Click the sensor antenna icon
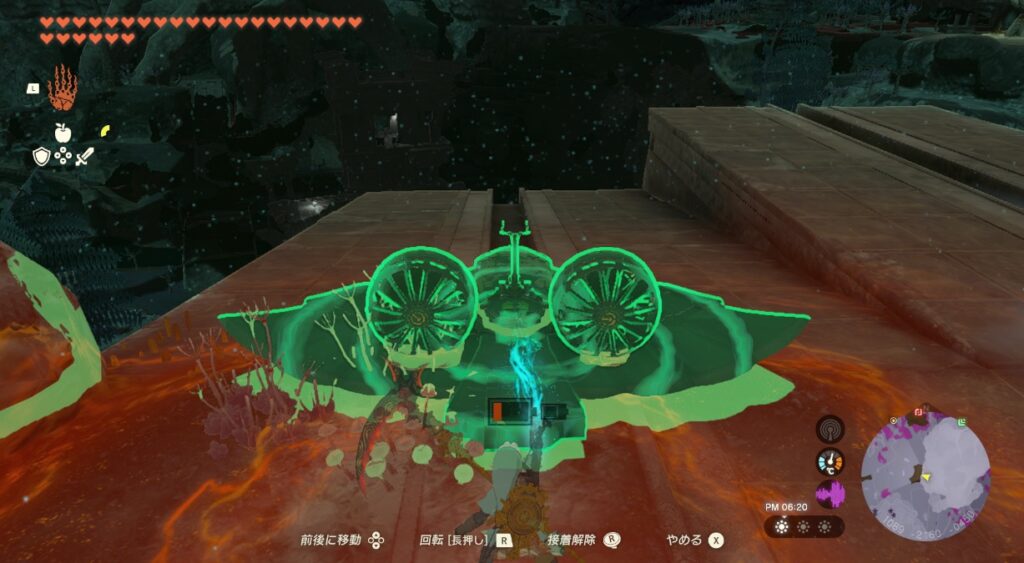The height and width of the screenshot is (563, 1024). [x=829, y=429]
